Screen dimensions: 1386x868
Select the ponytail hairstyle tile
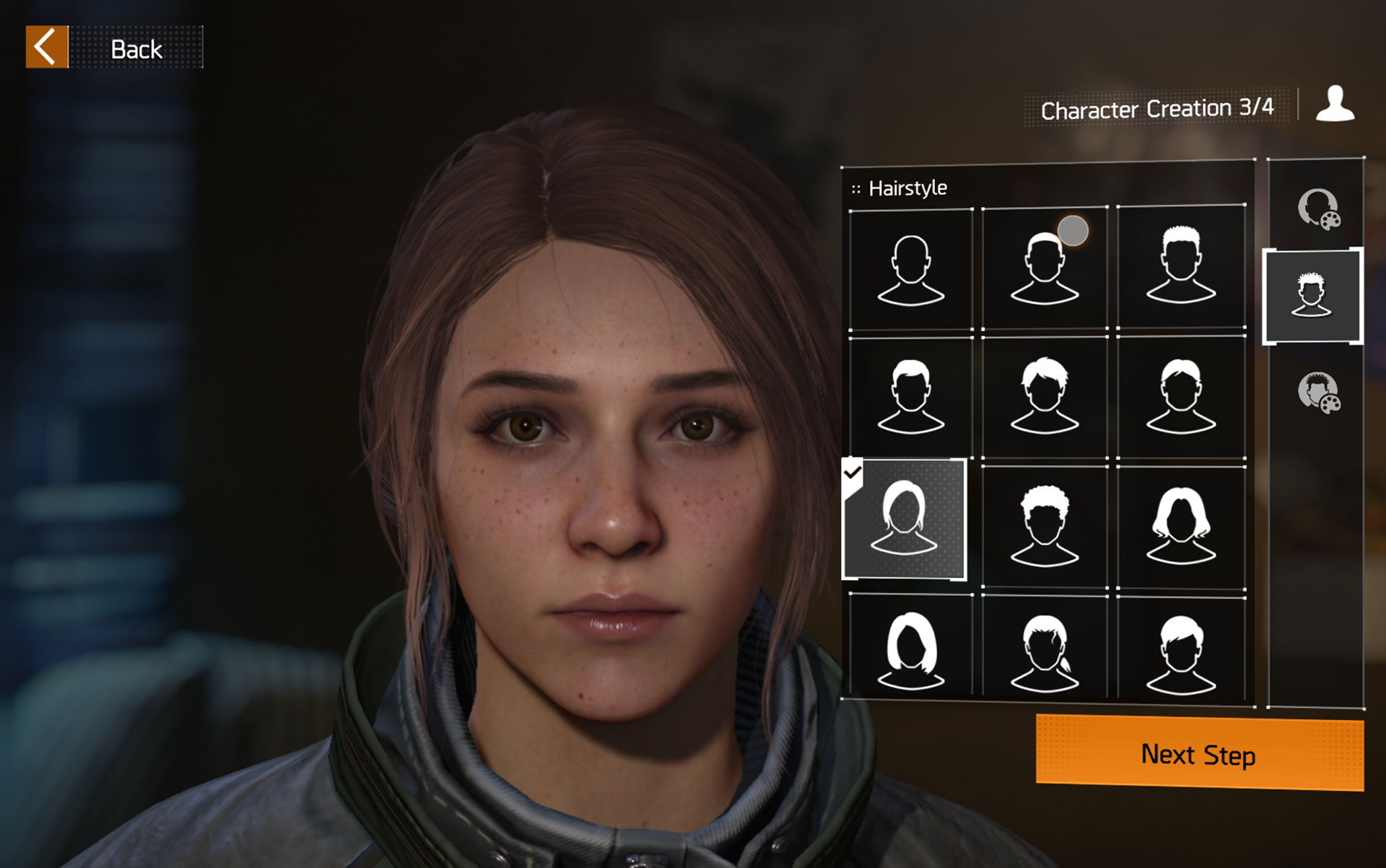1044,649
